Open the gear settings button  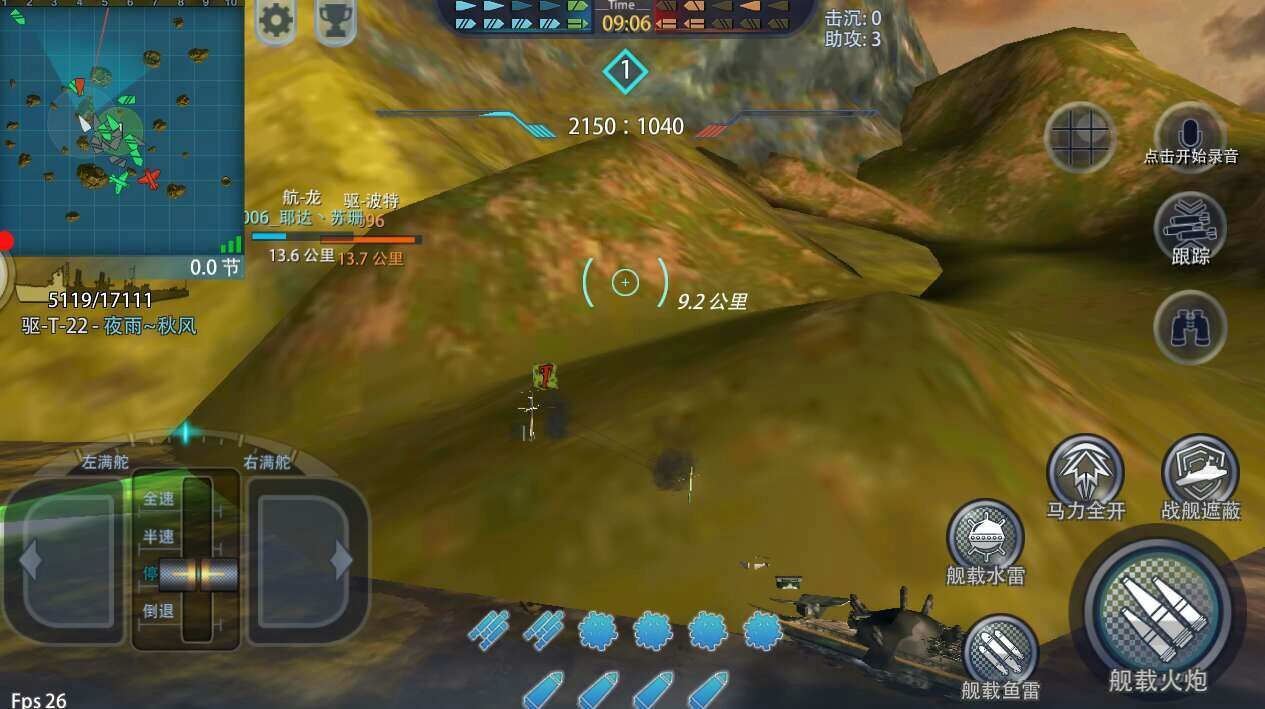[275, 19]
